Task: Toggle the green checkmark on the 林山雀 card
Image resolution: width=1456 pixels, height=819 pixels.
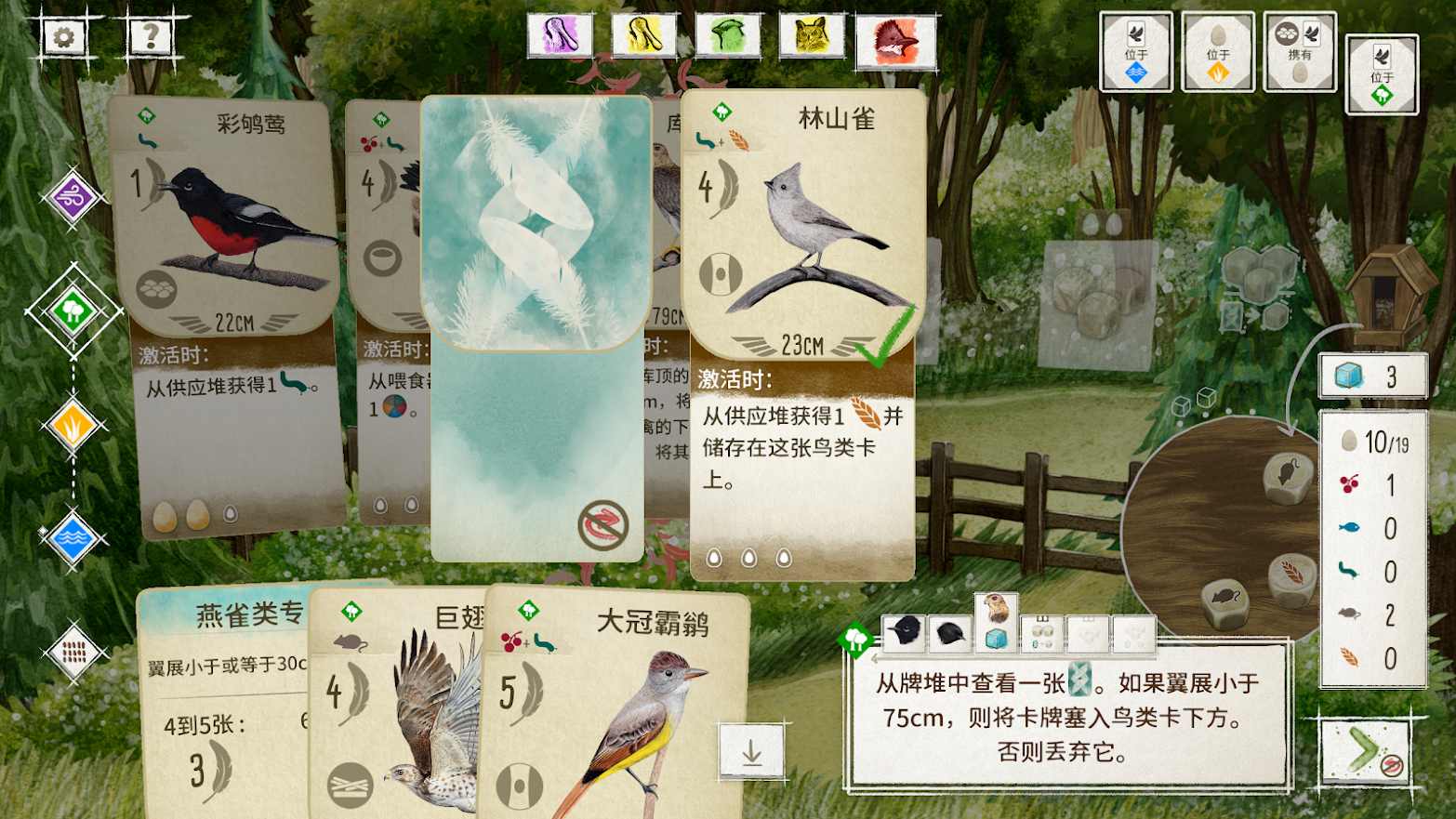Action: click(x=885, y=340)
